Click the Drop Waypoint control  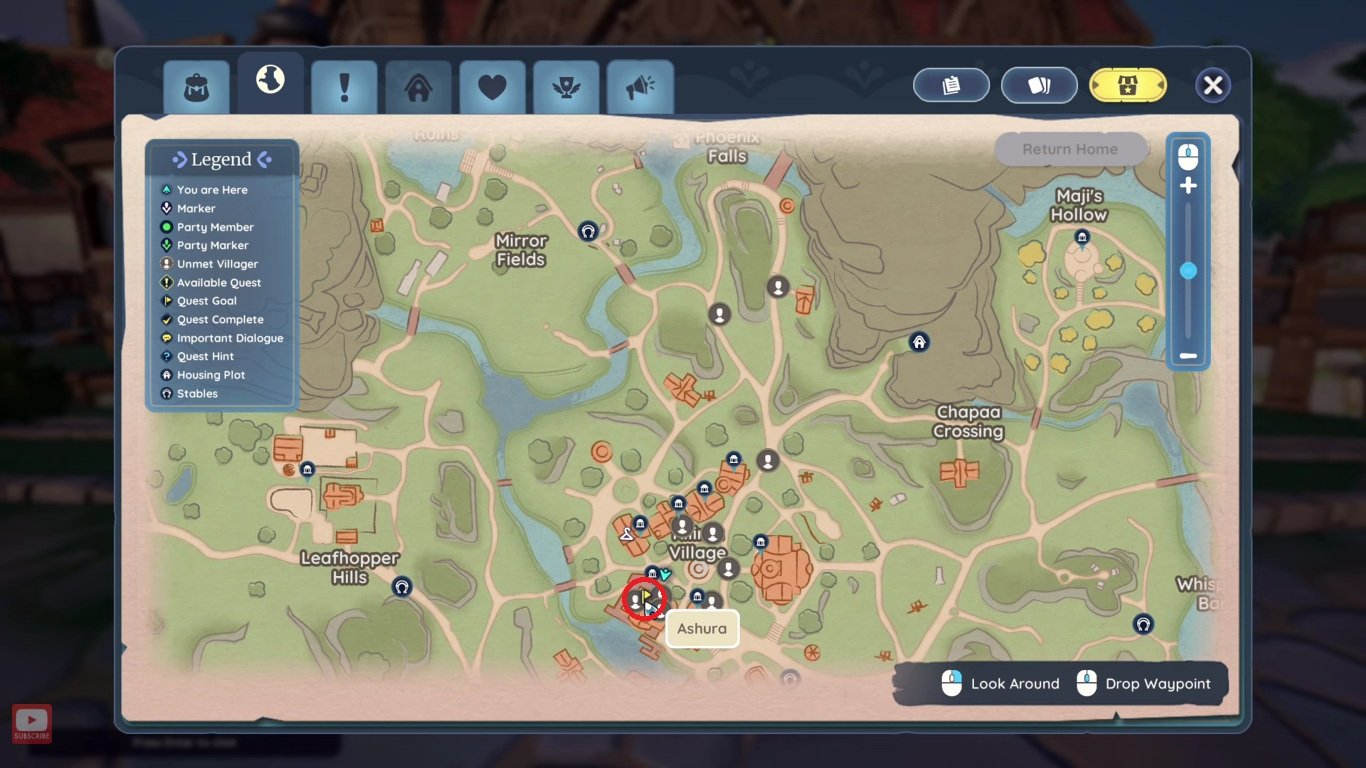point(1144,683)
